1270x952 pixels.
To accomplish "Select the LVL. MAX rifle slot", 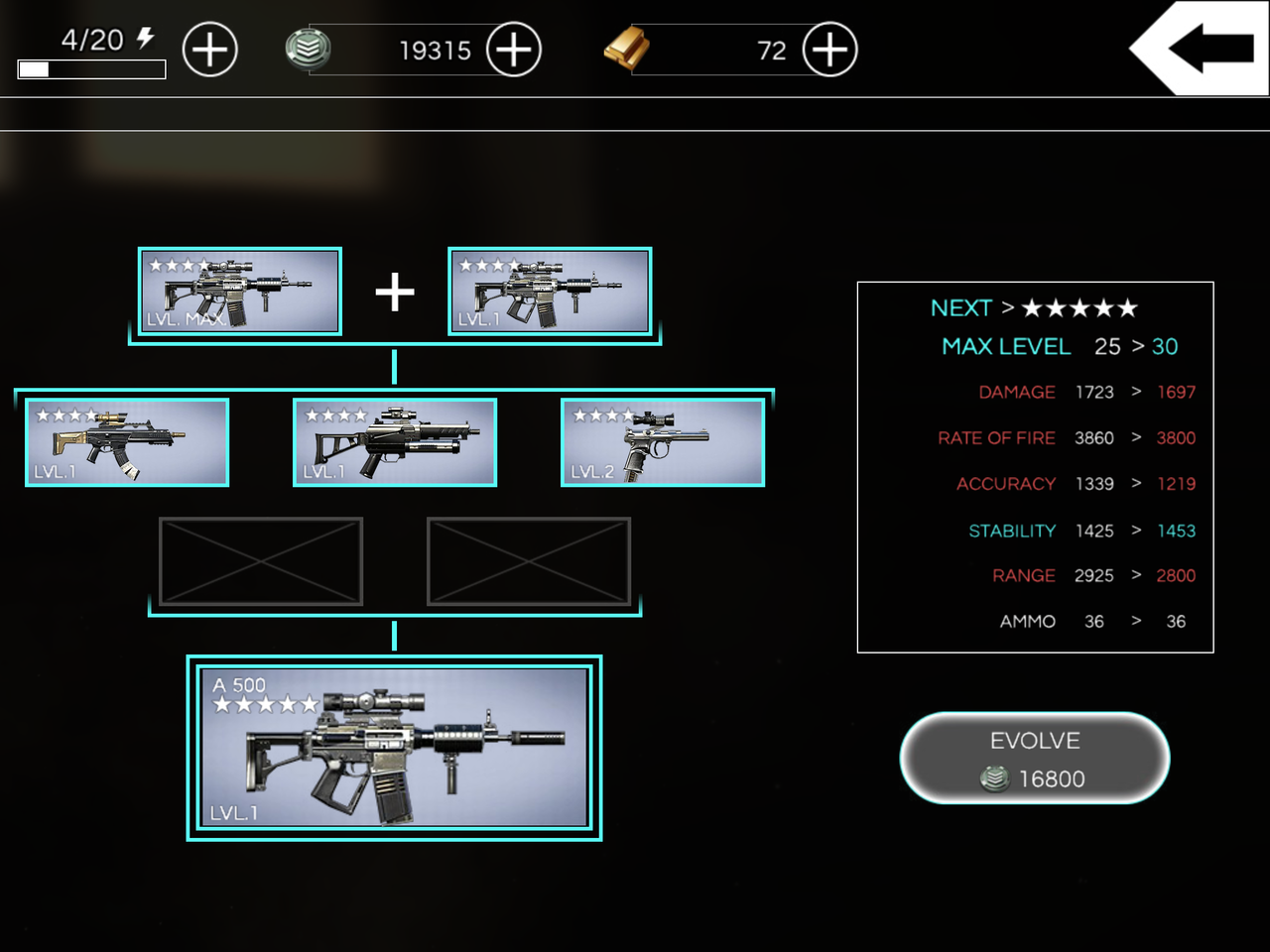I will pos(240,292).
